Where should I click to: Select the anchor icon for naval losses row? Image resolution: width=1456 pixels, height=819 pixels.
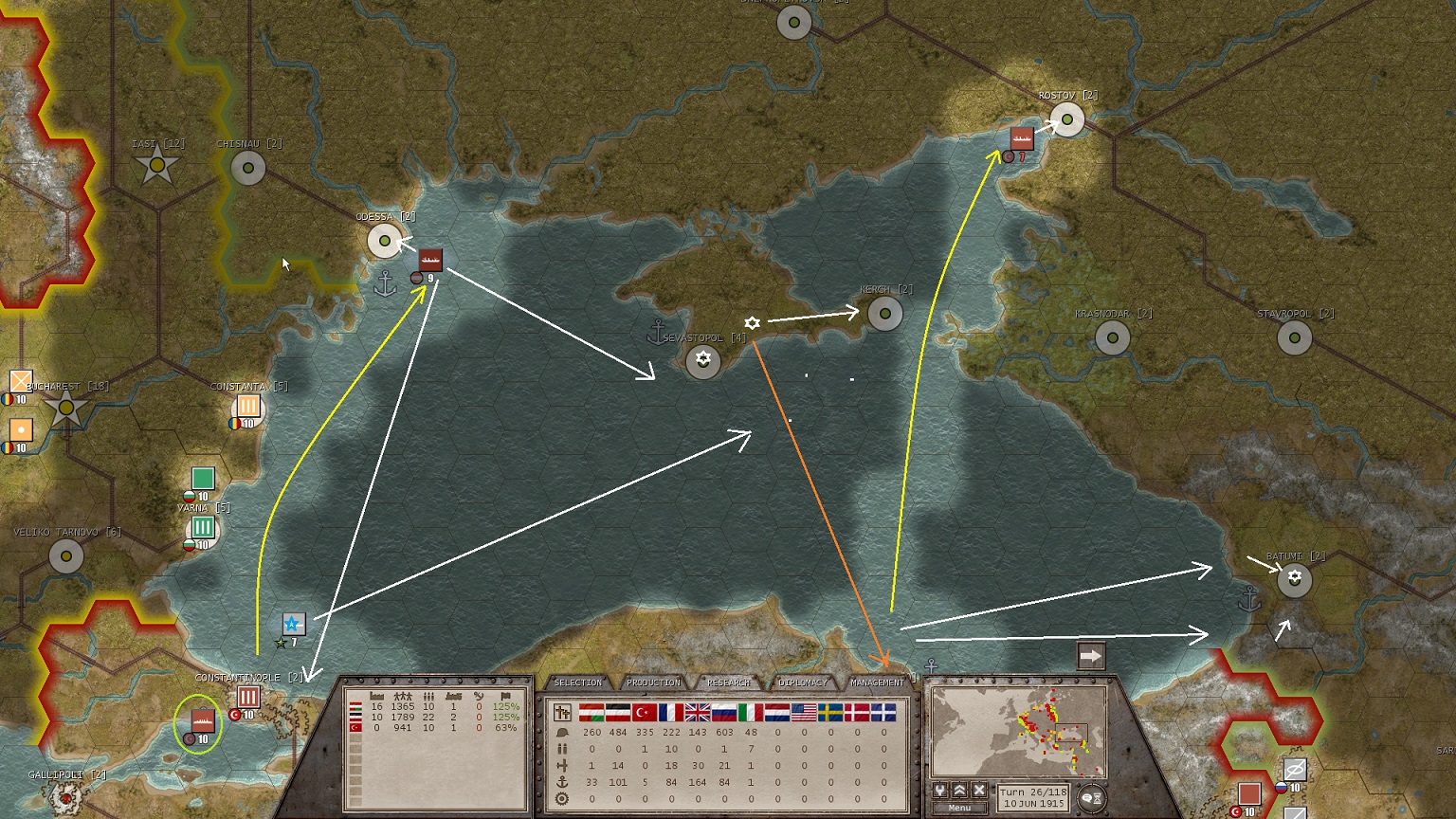tap(562, 781)
